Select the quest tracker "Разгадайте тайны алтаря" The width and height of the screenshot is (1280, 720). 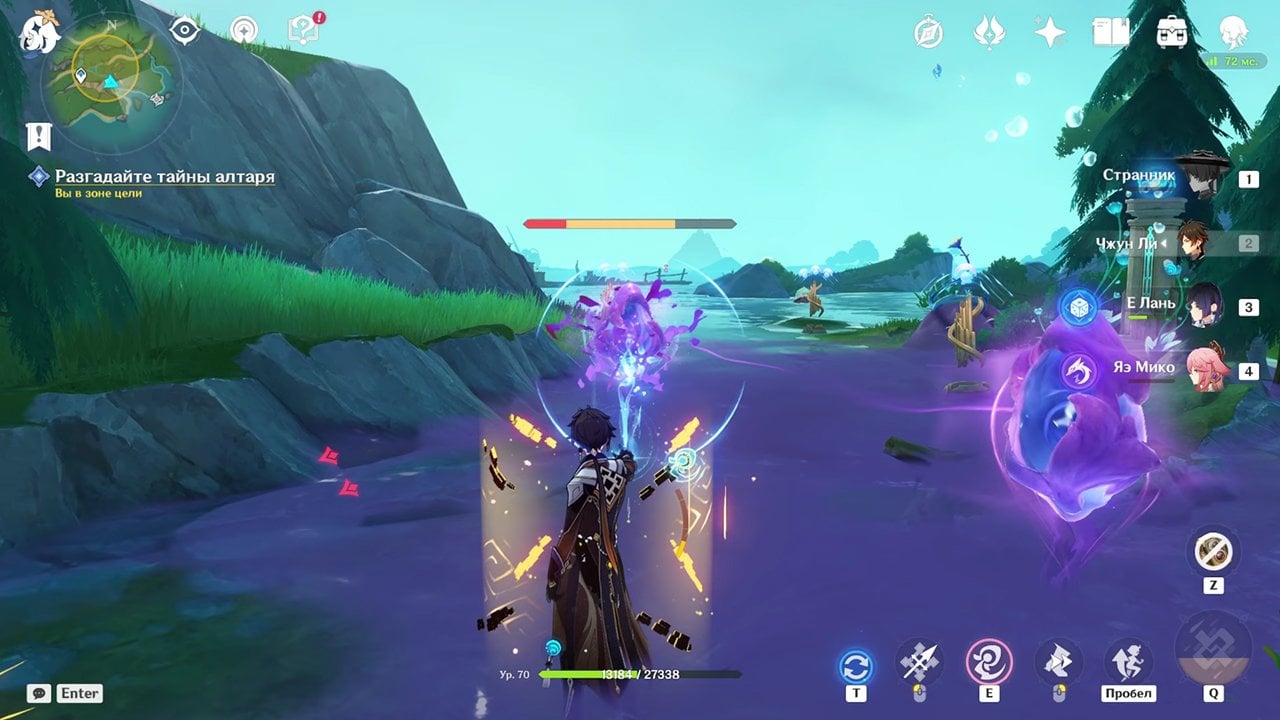coord(164,177)
